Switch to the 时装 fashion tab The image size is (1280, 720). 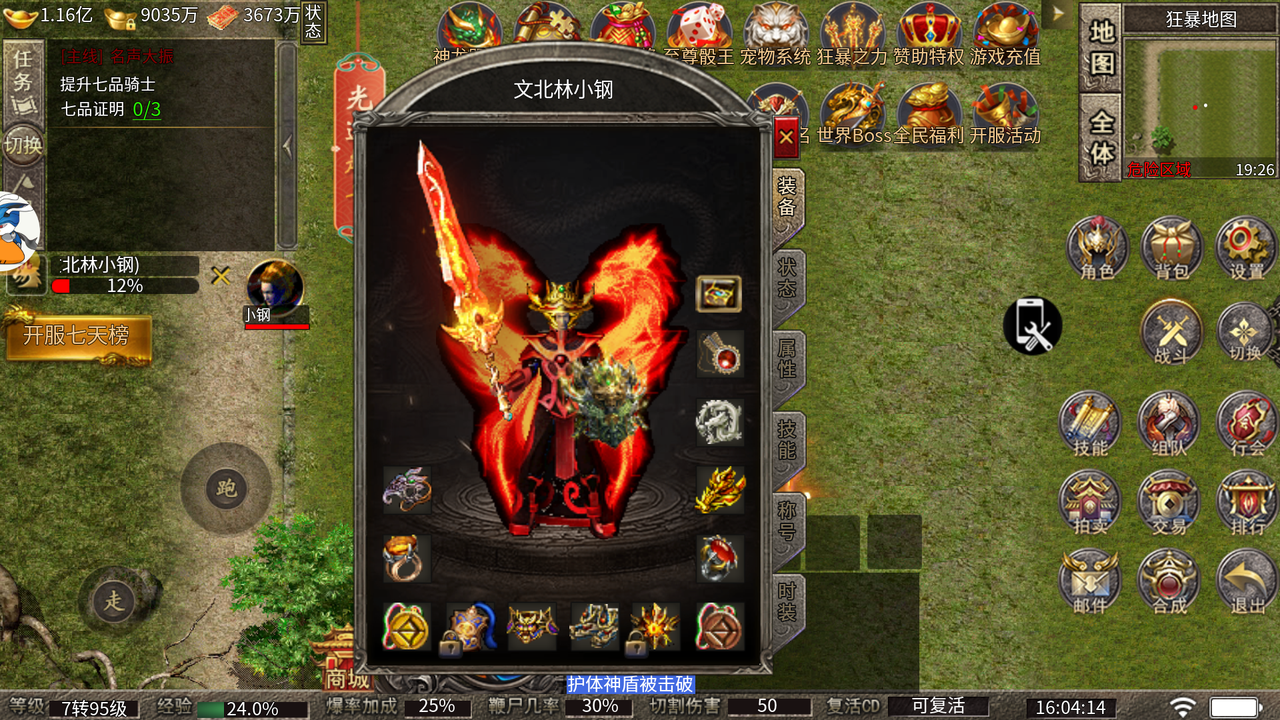pyautogui.click(x=788, y=601)
